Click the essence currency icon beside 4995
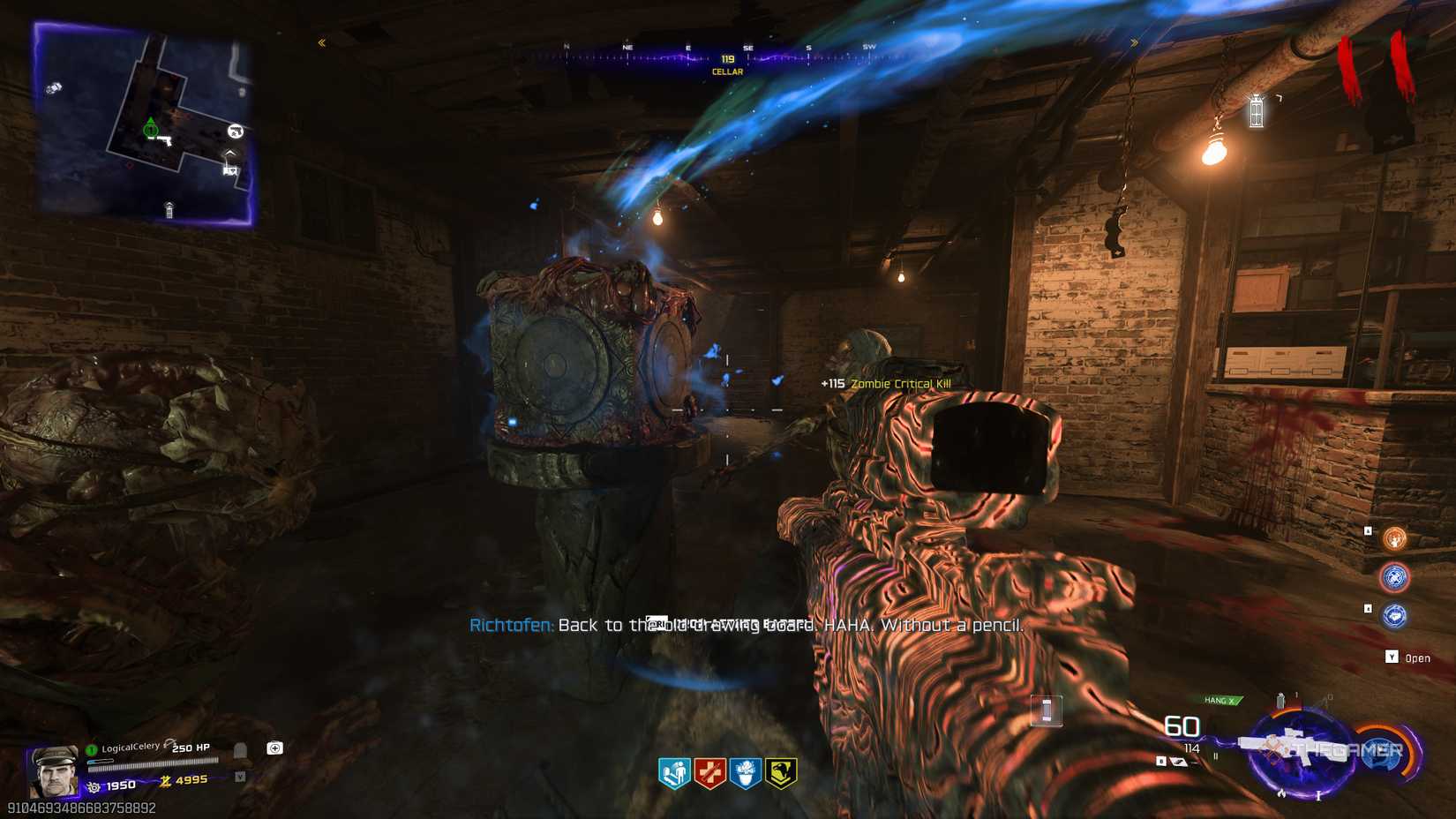 (167, 782)
